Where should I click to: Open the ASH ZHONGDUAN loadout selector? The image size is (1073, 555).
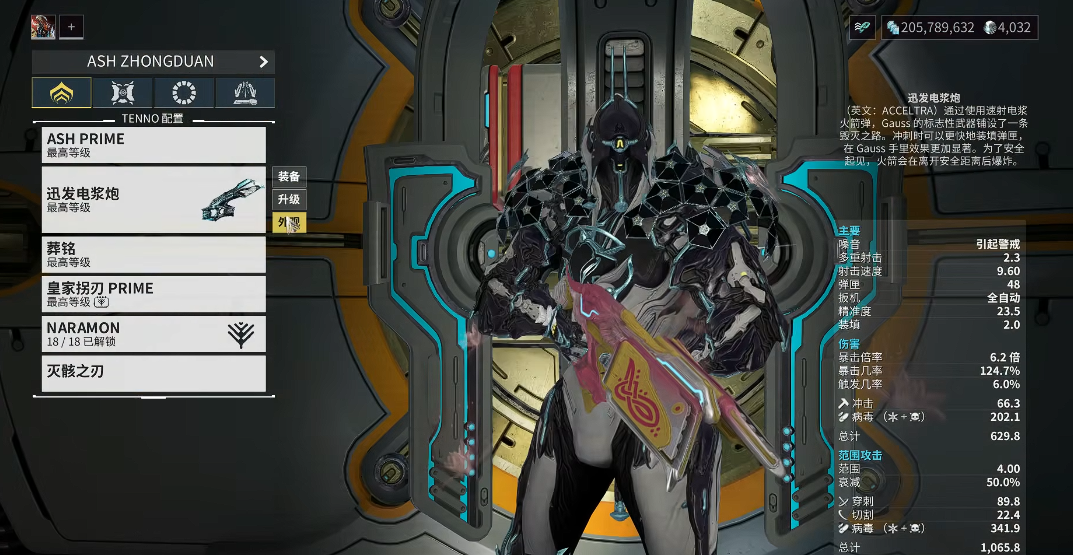pos(153,62)
